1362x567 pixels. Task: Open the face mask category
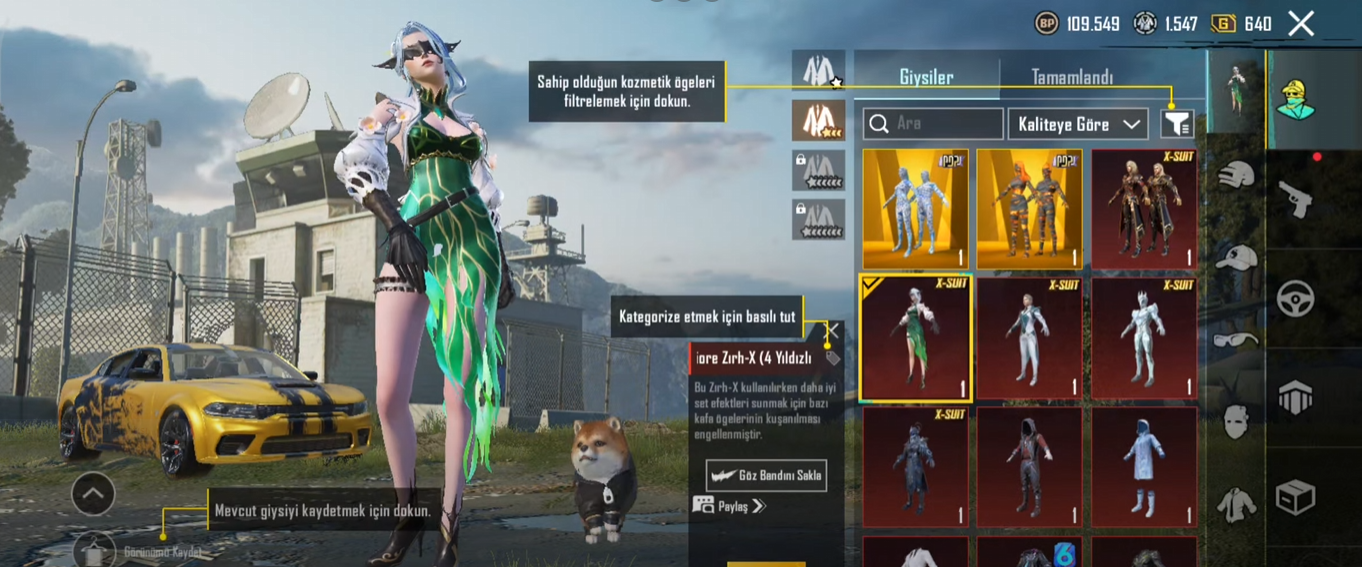pos(1237,422)
